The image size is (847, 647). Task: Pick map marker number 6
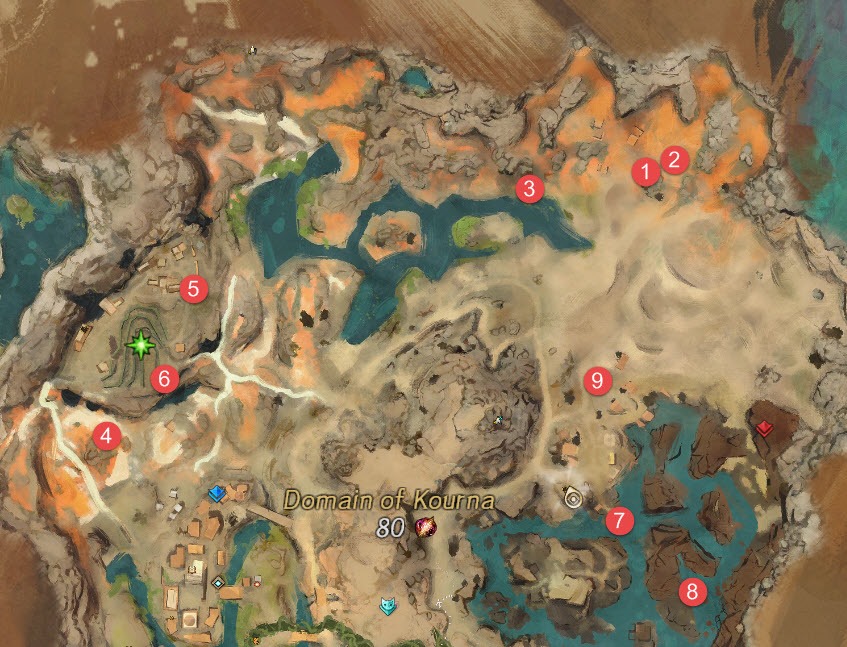[163, 378]
